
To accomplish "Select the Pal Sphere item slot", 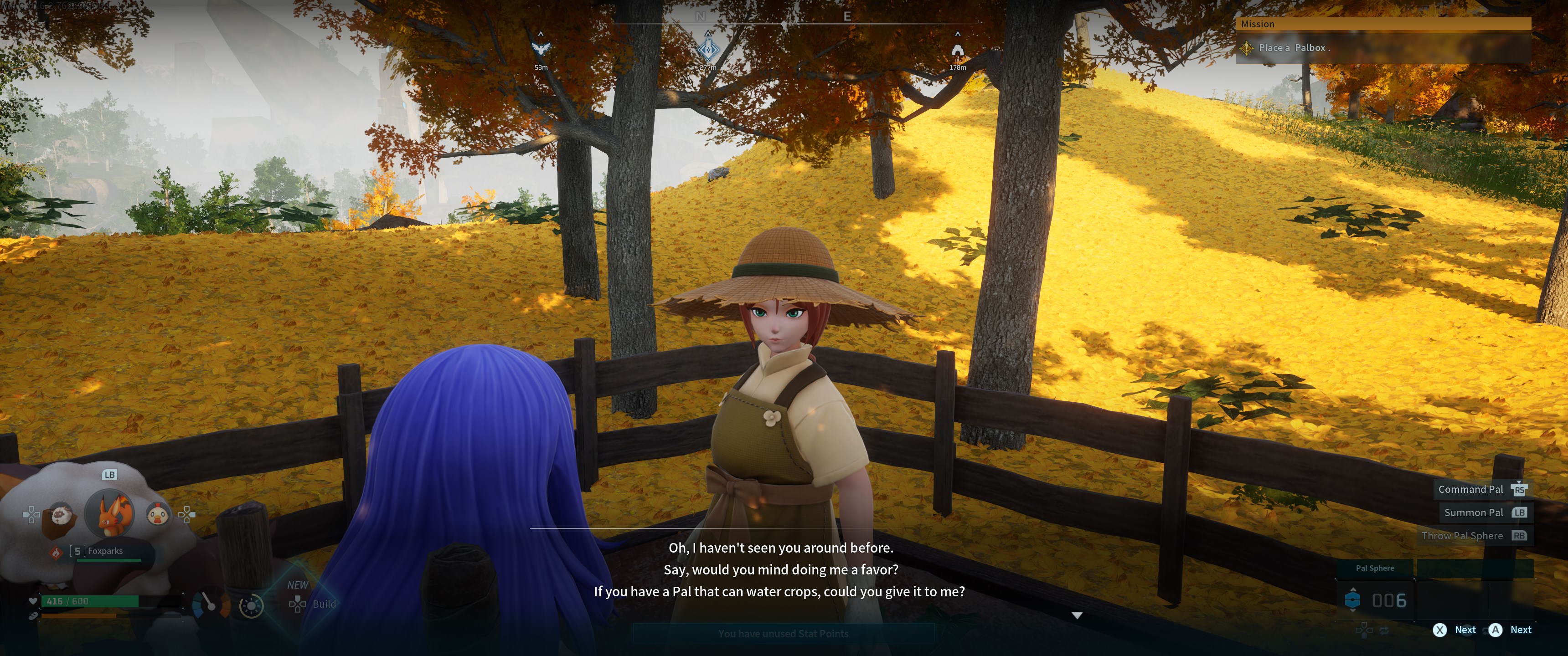I will point(1375,600).
